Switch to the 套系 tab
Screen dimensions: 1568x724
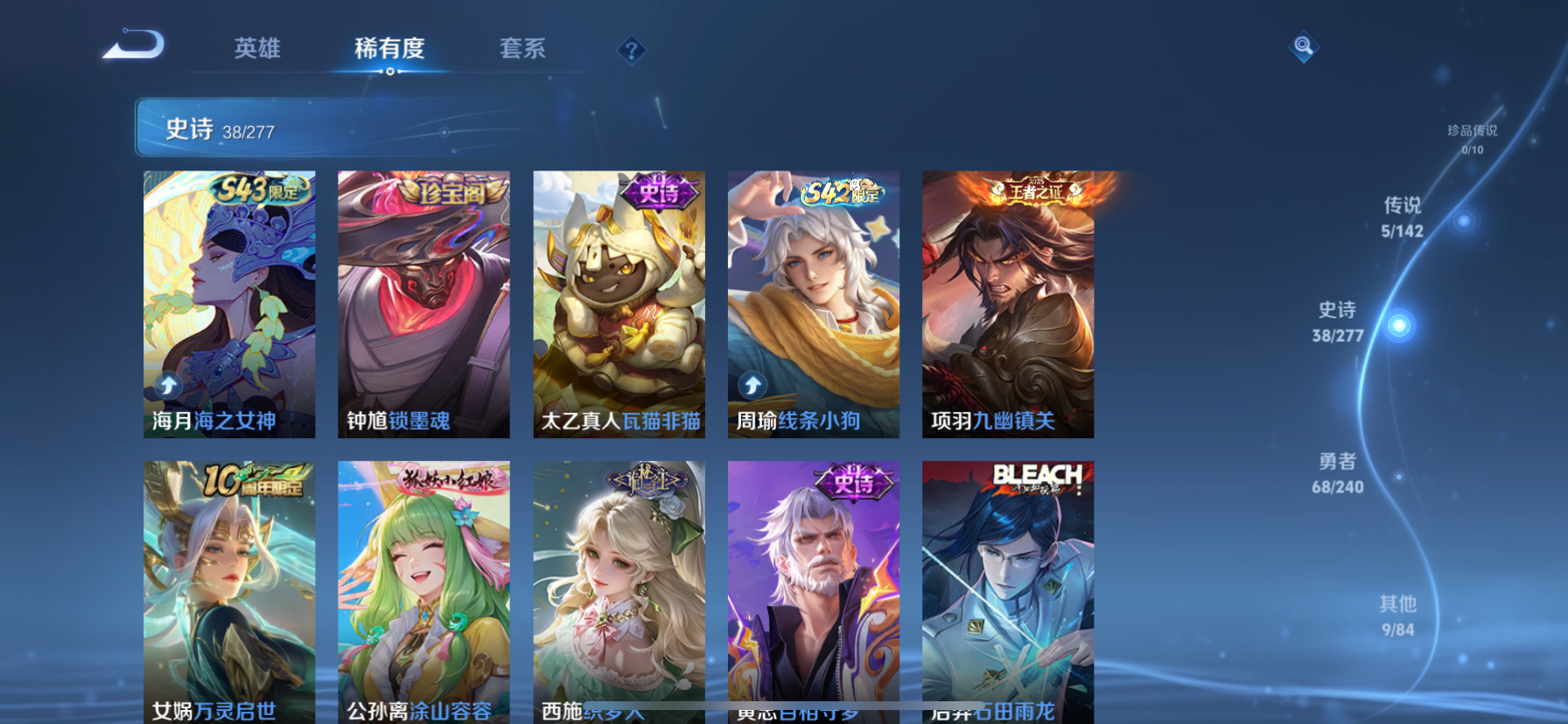(521, 50)
